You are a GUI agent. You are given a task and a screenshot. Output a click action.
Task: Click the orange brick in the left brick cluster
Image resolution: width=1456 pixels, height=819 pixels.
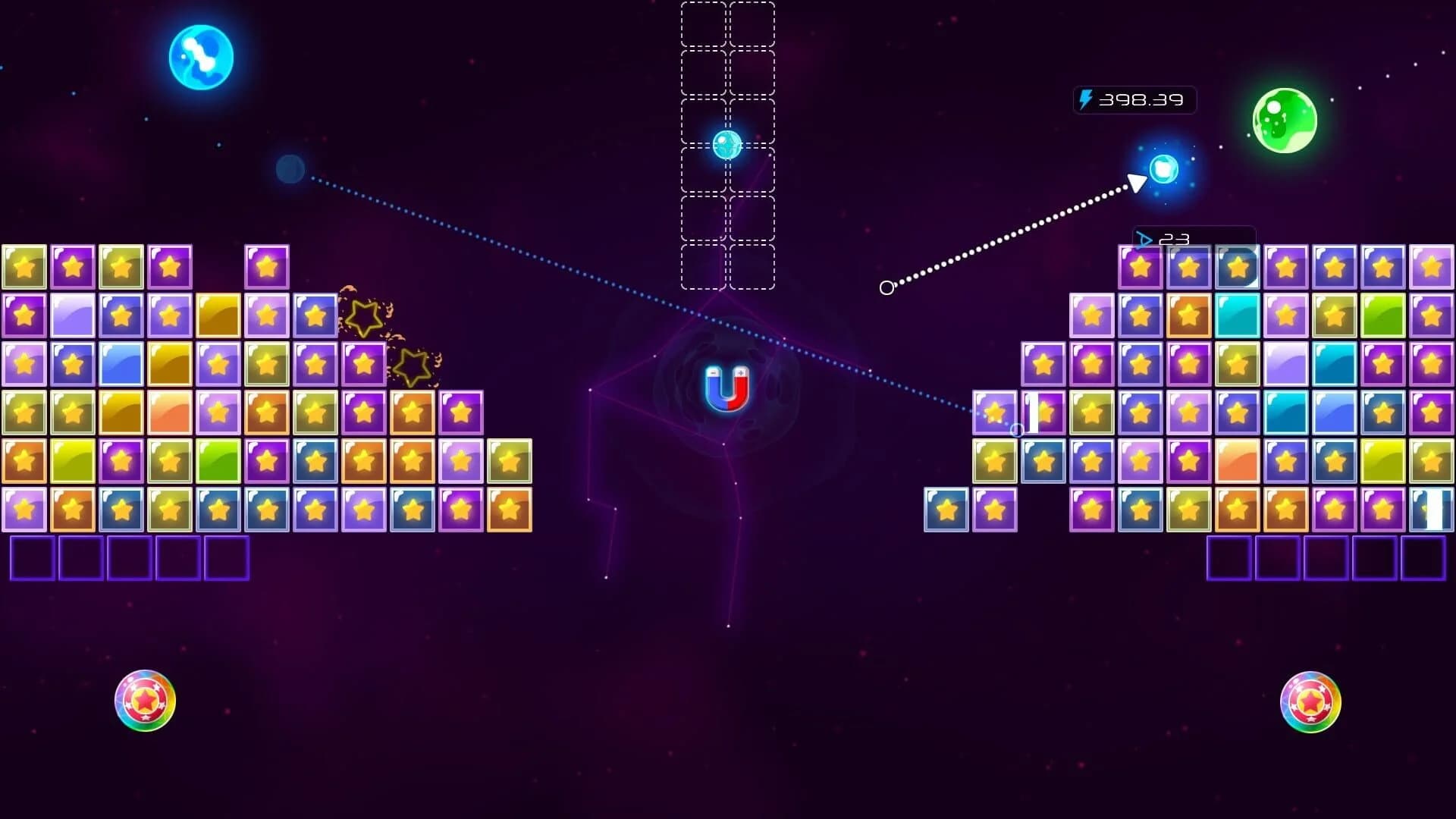(267, 411)
